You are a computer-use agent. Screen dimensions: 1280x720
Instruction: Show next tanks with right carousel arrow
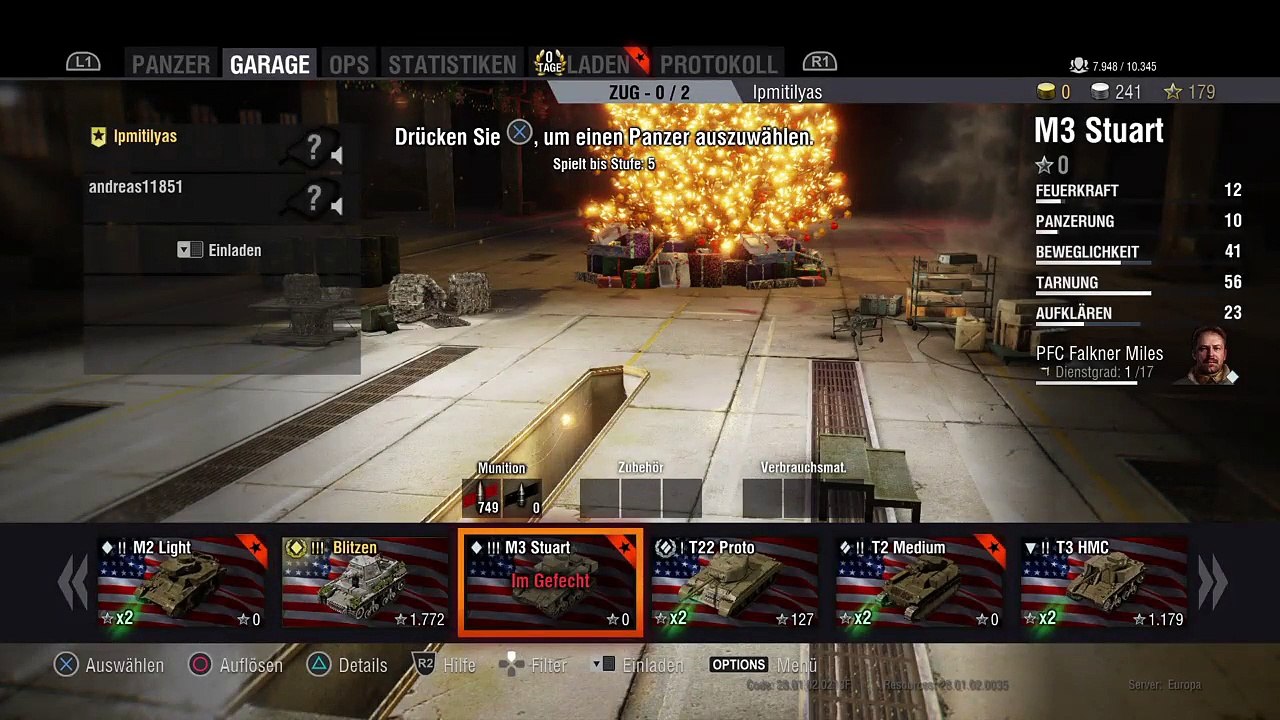1212,583
